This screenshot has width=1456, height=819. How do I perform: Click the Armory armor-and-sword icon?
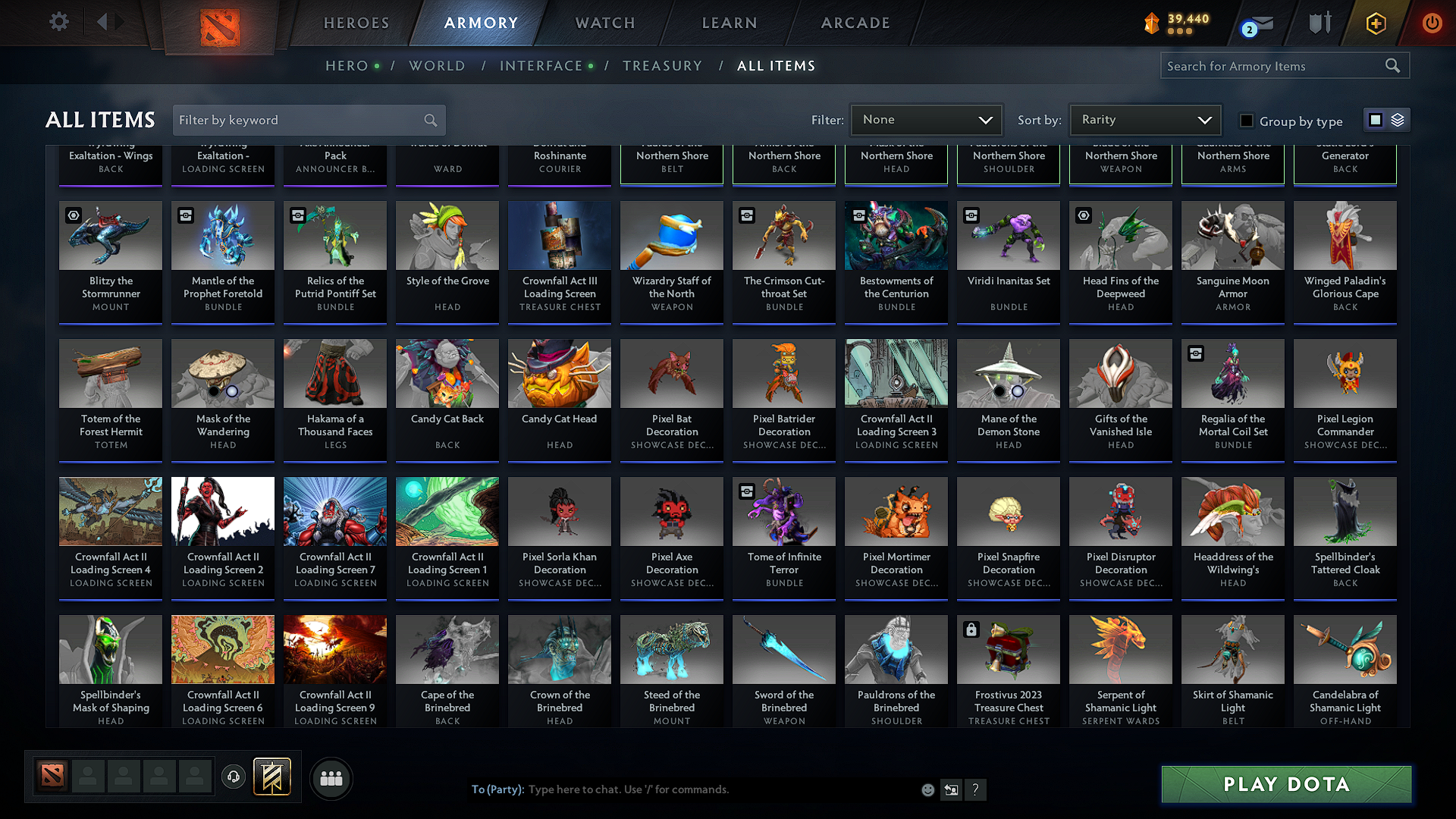tap(1319, 23)
